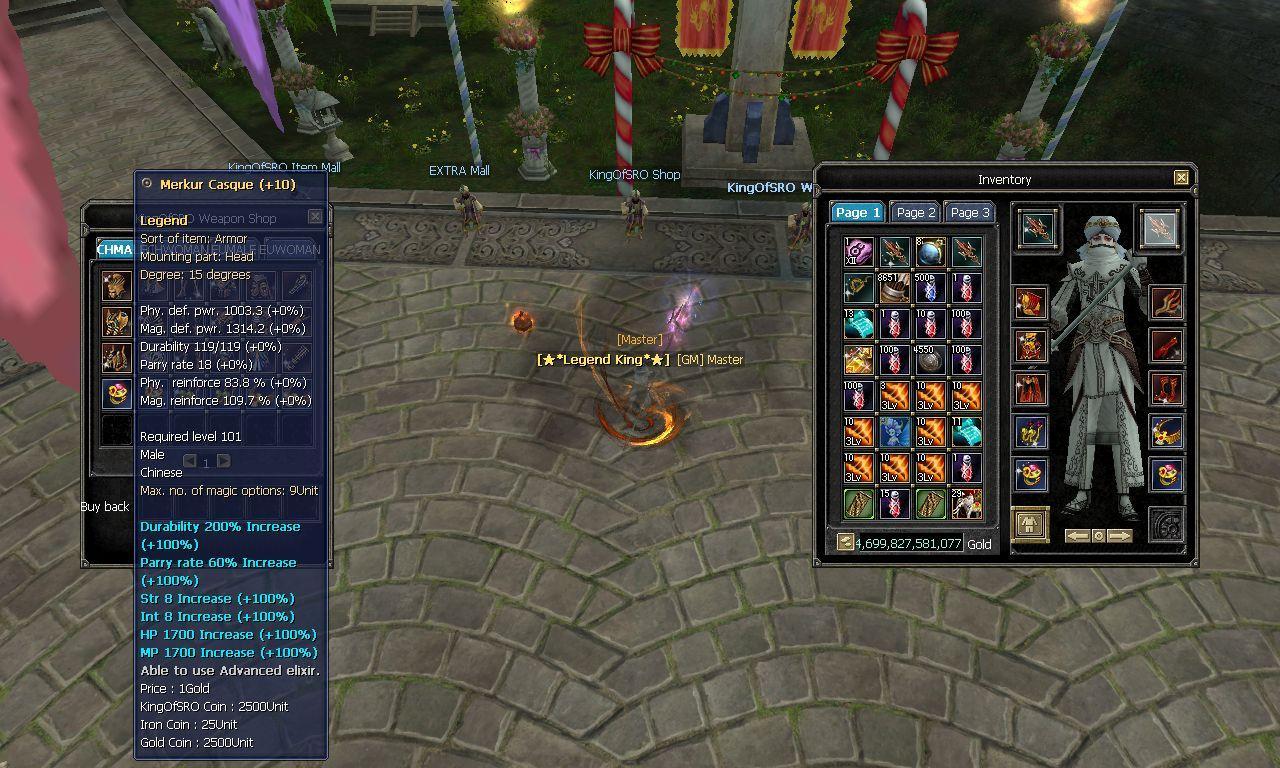Switch to the CHMAN shop tab
Image resolution: width=1280 pixels, height=768 pixels.
click(x=115, y=249)
